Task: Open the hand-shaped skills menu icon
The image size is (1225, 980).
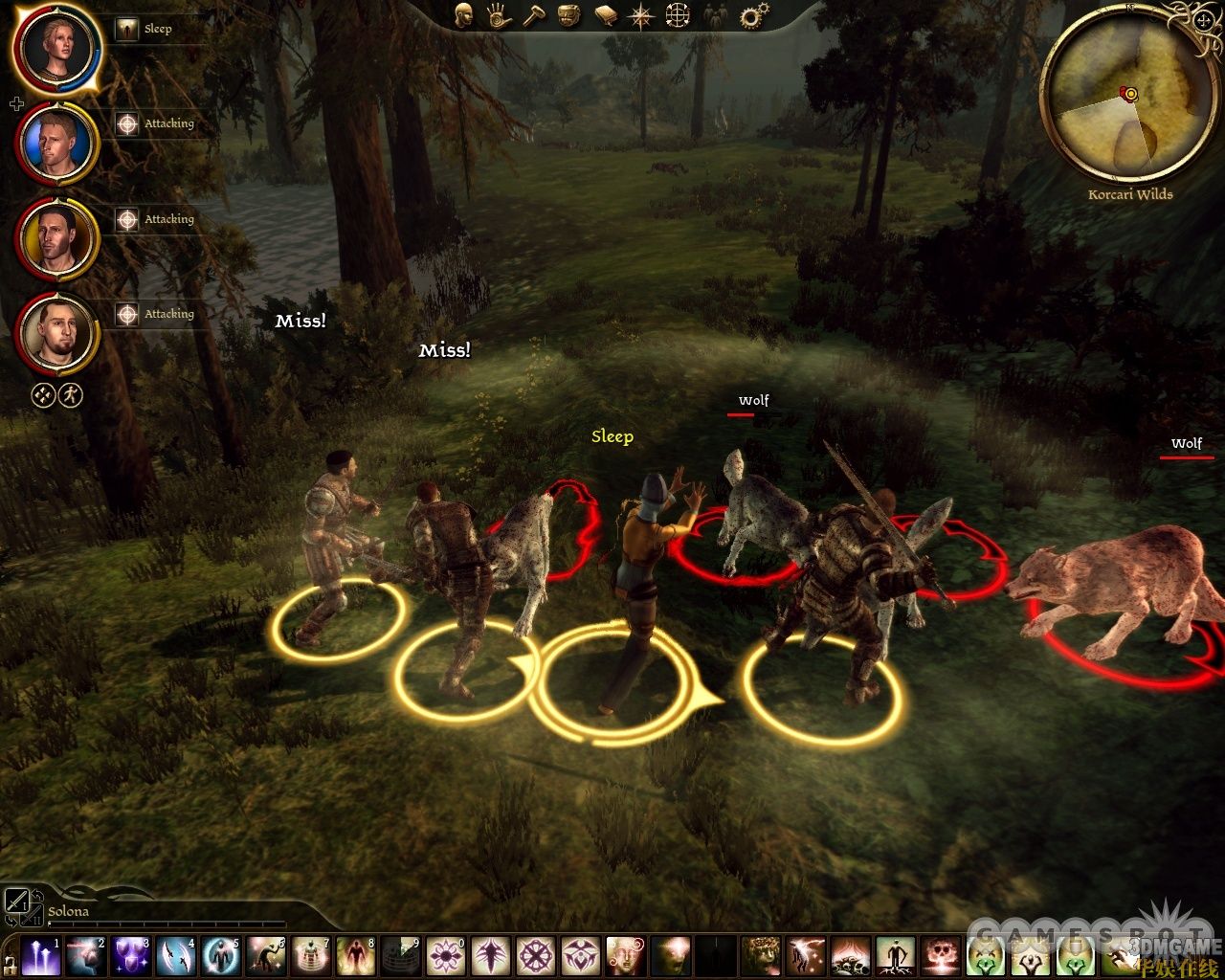Action: tap(499, 15)
